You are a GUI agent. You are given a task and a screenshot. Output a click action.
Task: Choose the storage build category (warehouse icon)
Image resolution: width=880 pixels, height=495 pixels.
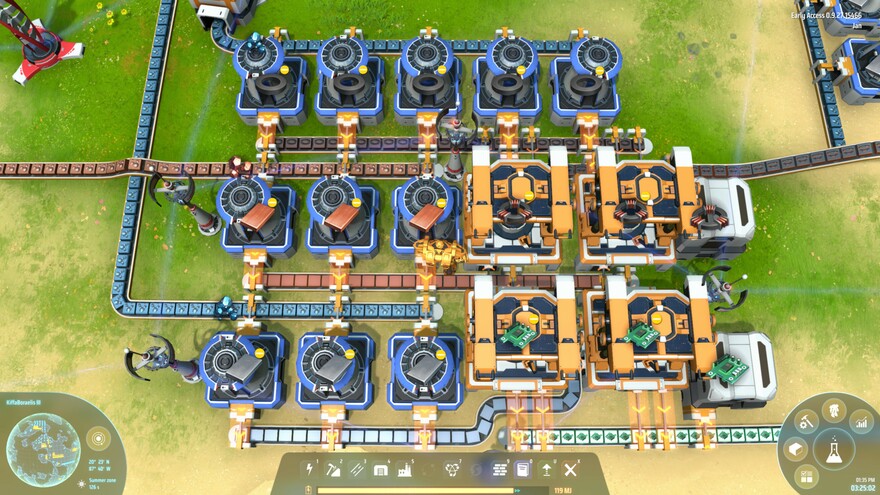[x=381, y=469]
